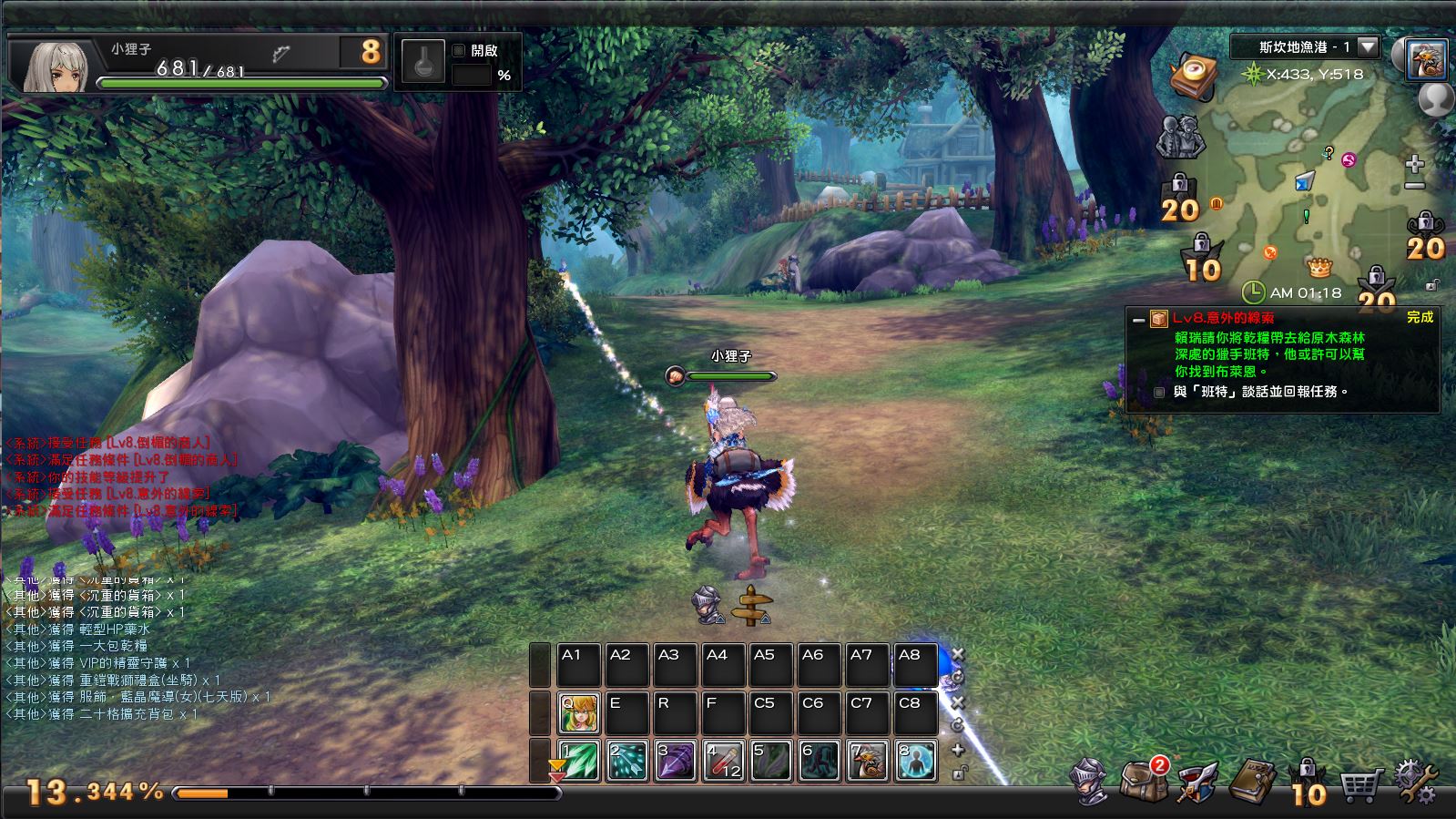Zoom in the minimap with the plus button
1456x819 pixels.
[1414, 165]
